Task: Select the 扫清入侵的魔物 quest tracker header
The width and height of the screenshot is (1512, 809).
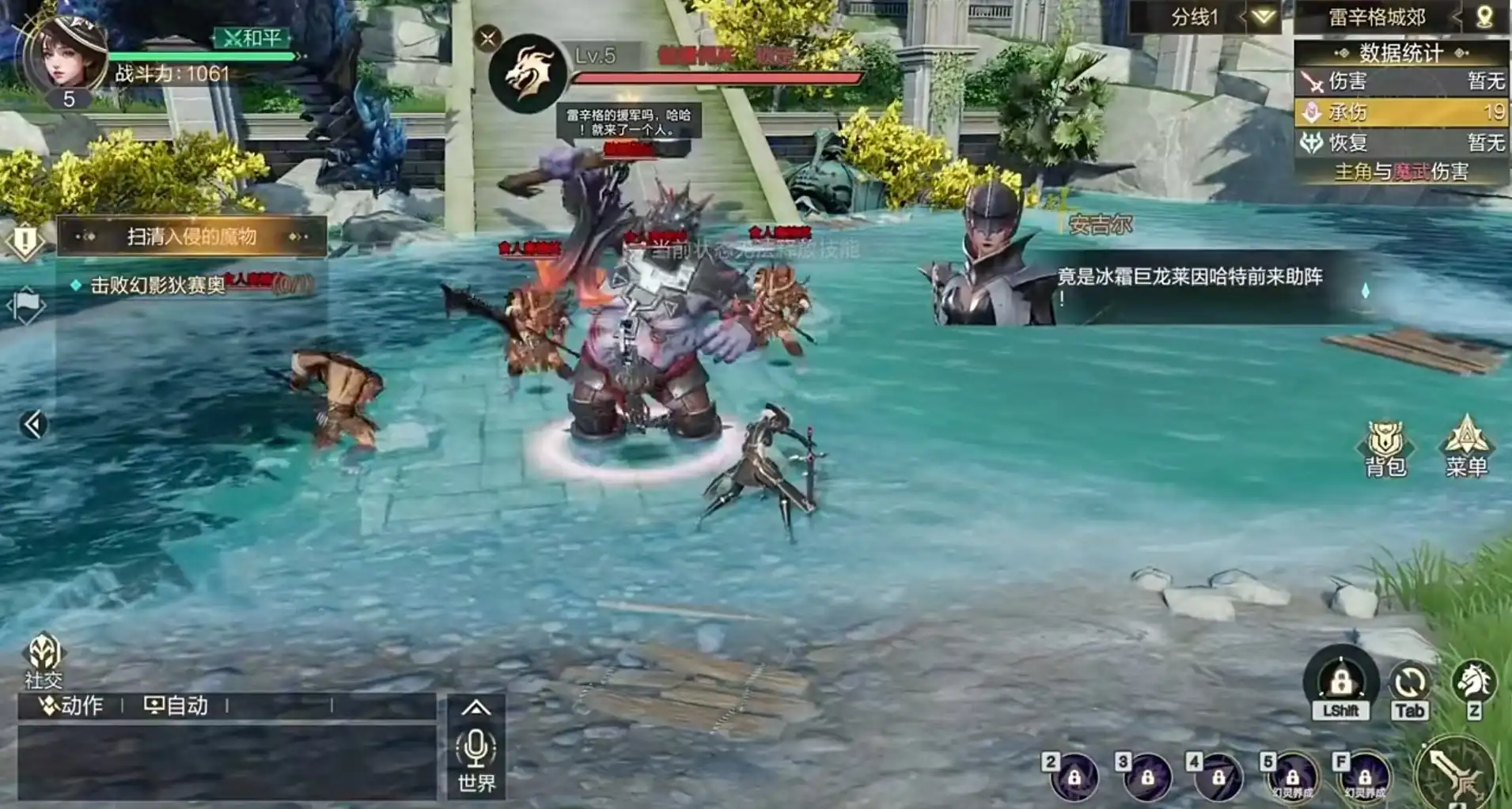Action: pyautogui.click(x=191, y=236)
